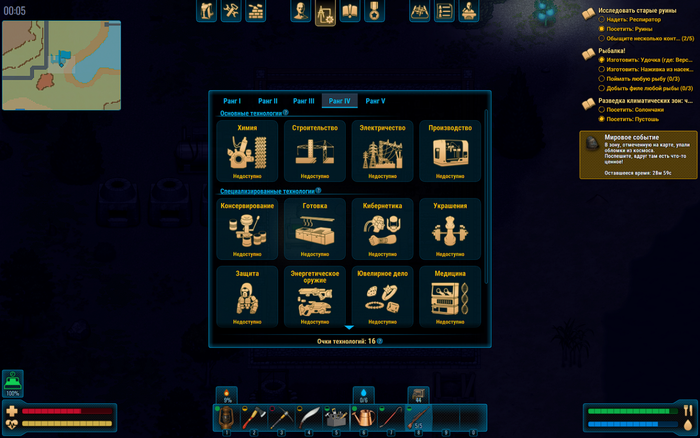Choose the Украшения technology

pyautogui.click(x=450, y=229)
